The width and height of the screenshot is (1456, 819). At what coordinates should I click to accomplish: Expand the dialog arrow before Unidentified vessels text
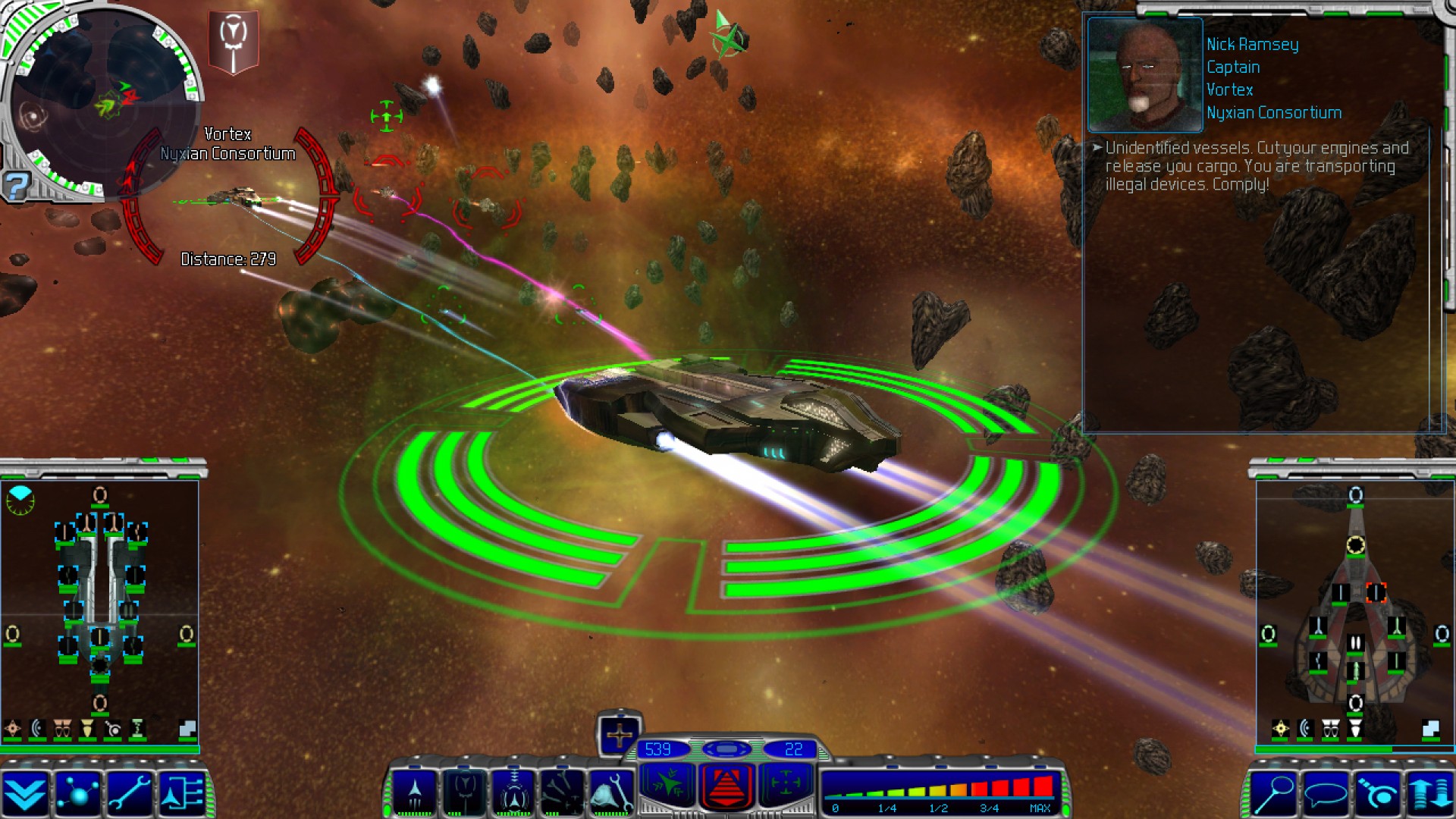tap(1098, 149)
